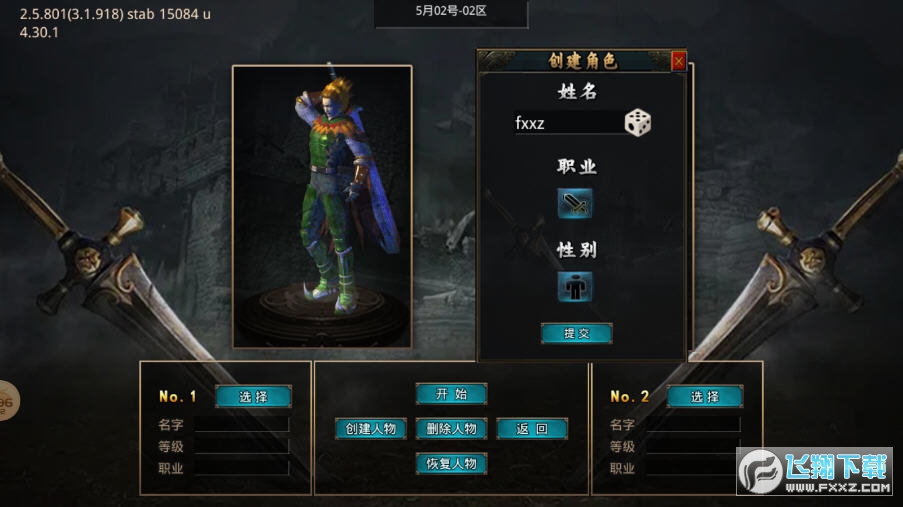Roll the dice for a random name

click(638, 123)
